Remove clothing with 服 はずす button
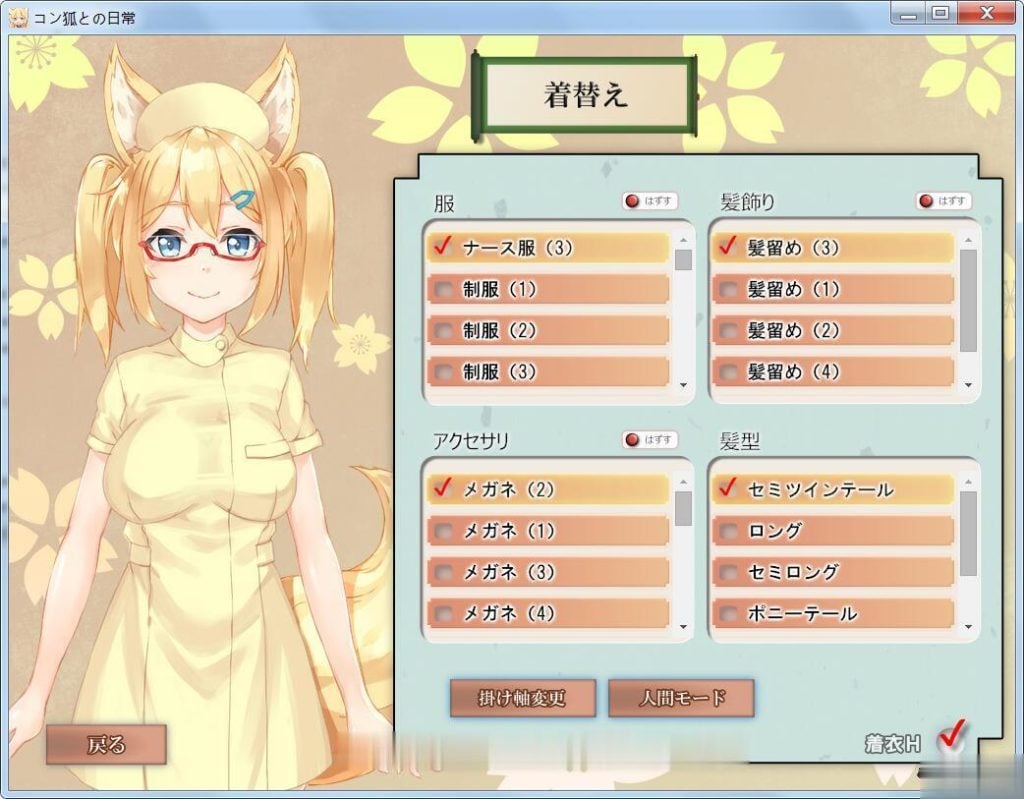Viewport: 1024px width, 799px height. (650, 201)
